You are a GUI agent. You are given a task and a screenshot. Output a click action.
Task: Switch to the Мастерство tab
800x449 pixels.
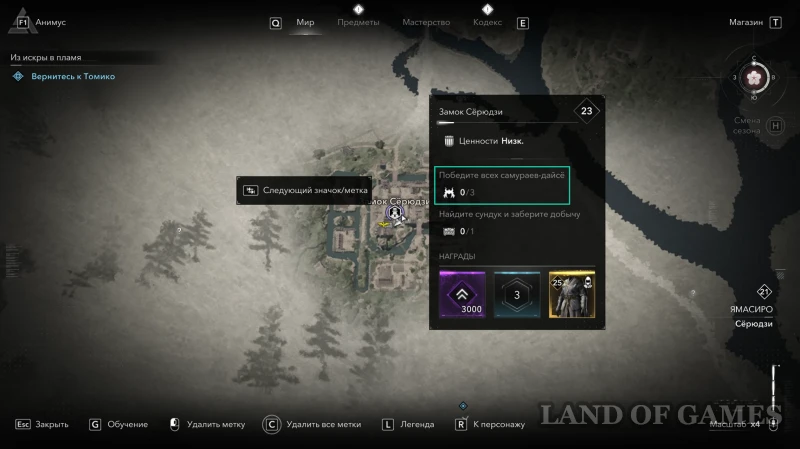coord(426,22)
